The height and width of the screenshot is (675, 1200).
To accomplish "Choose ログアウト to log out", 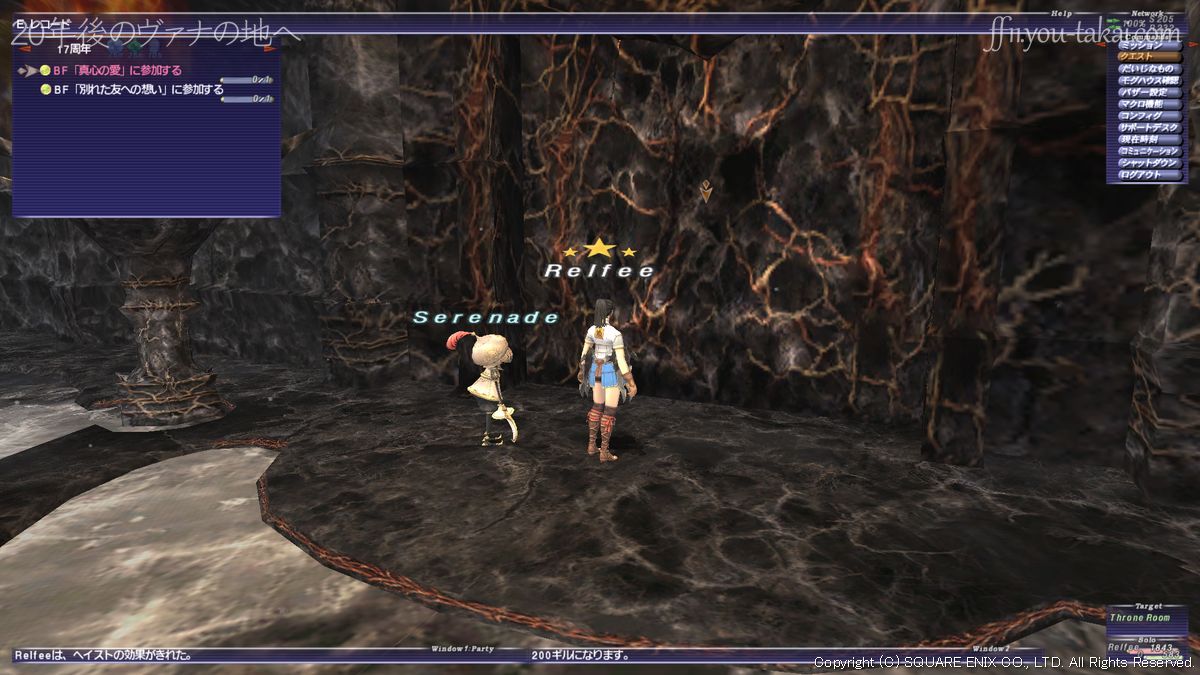I will [1146, 175].
